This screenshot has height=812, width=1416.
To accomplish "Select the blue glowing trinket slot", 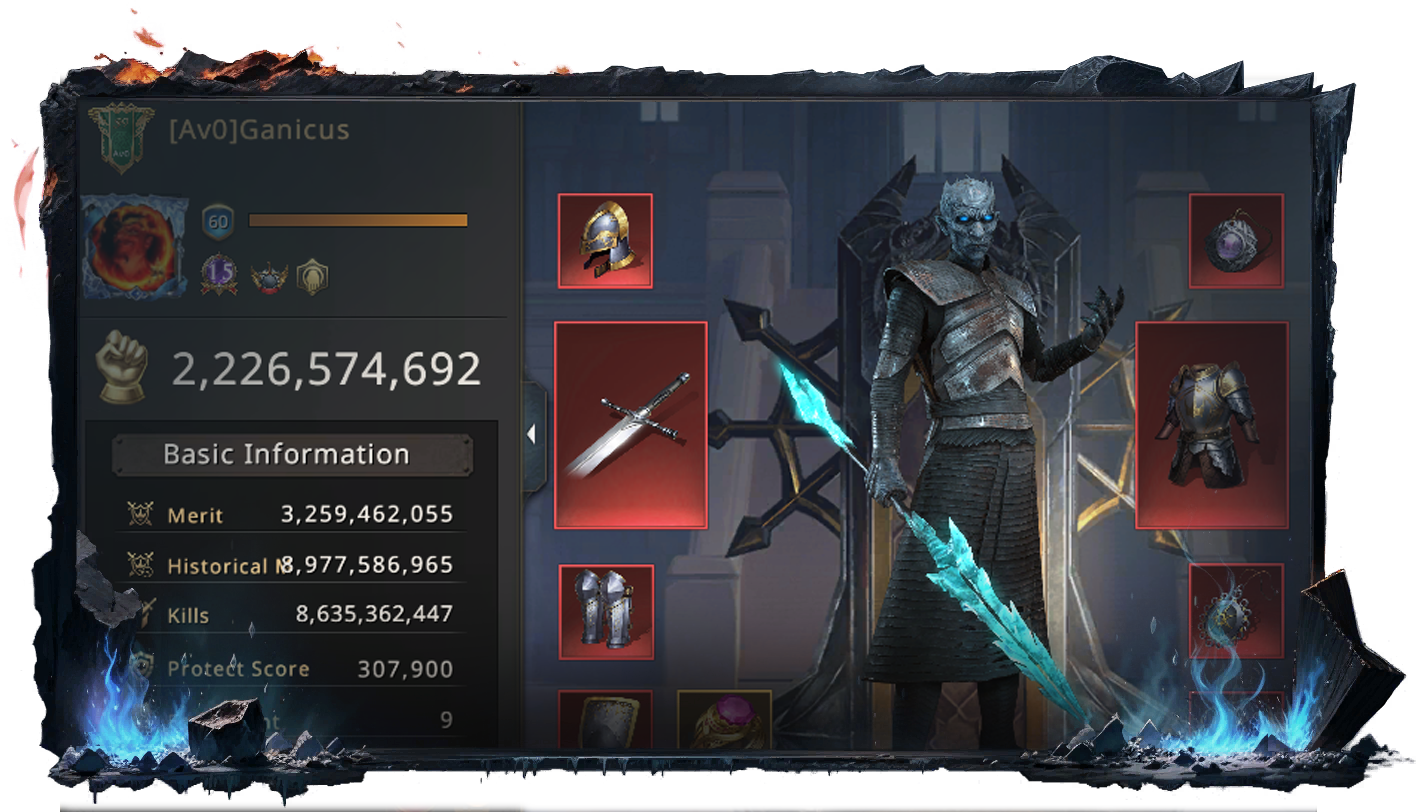I will [x=1236, y=611].
